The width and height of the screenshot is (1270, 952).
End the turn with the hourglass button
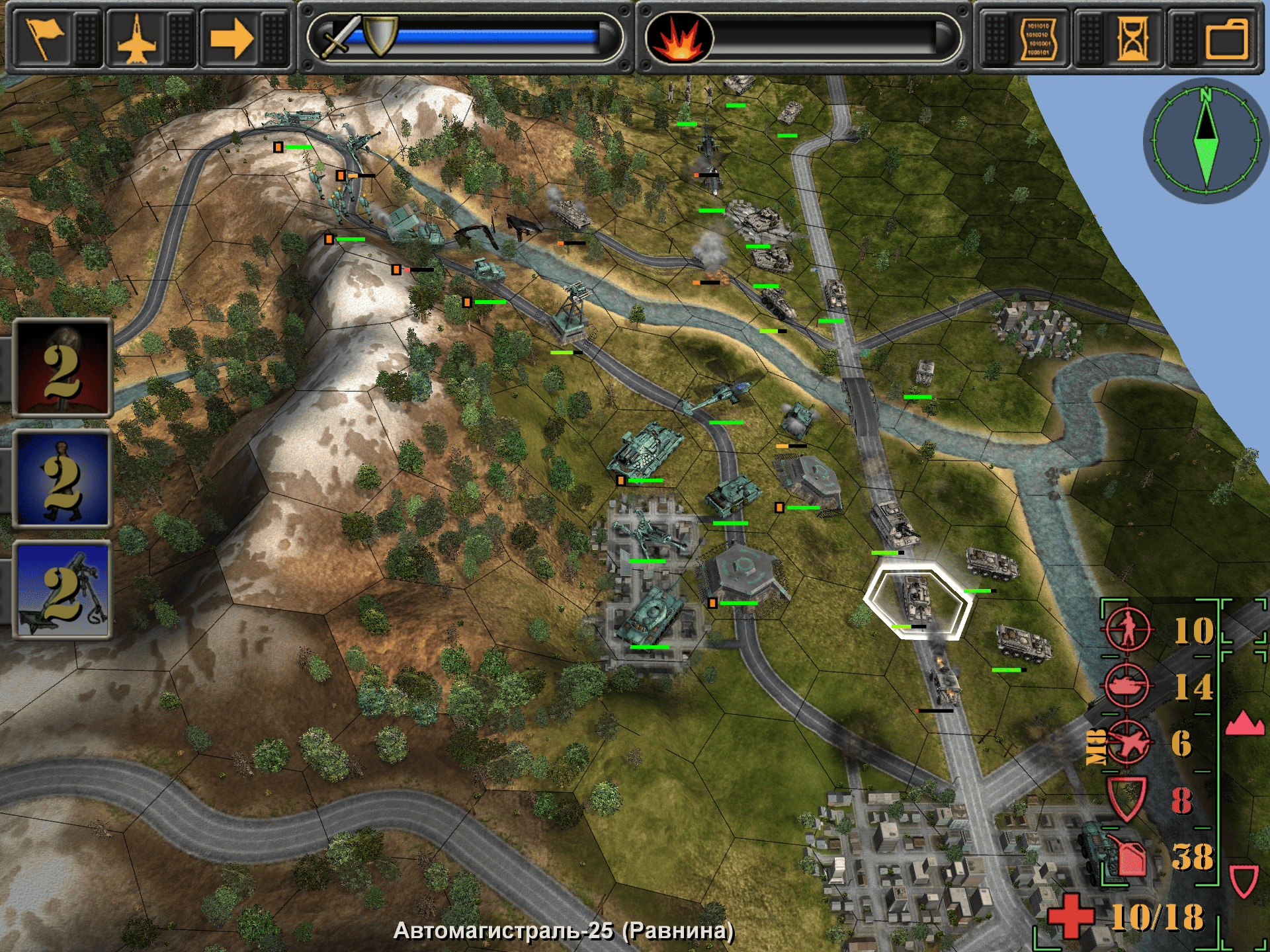point(1132,38)
